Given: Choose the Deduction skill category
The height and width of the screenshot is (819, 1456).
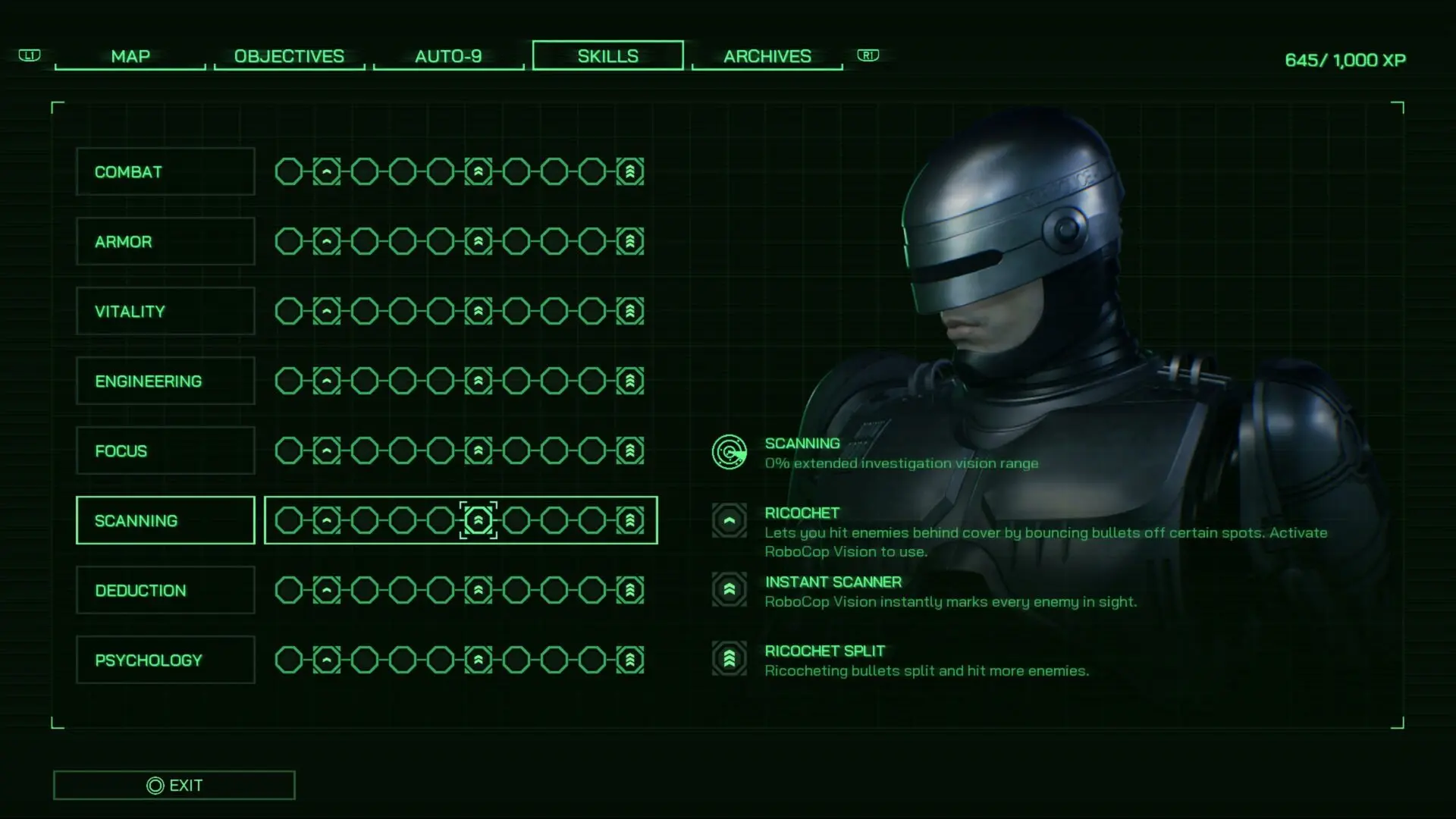Looking at the screenshot, I should click(165, 591).
